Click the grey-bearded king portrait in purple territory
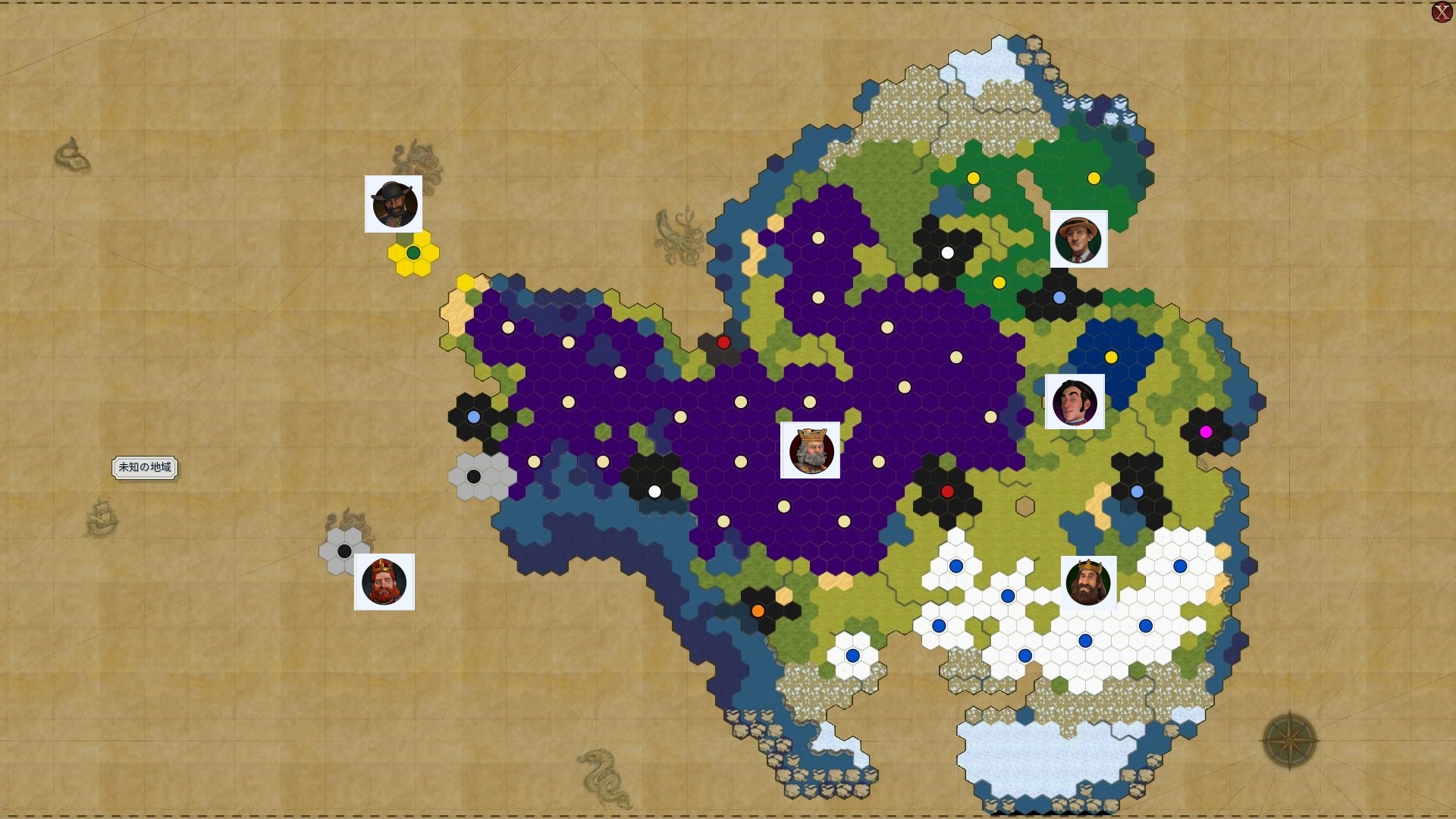The width and height of the screenshot is (1456, 819). (811, 450)
